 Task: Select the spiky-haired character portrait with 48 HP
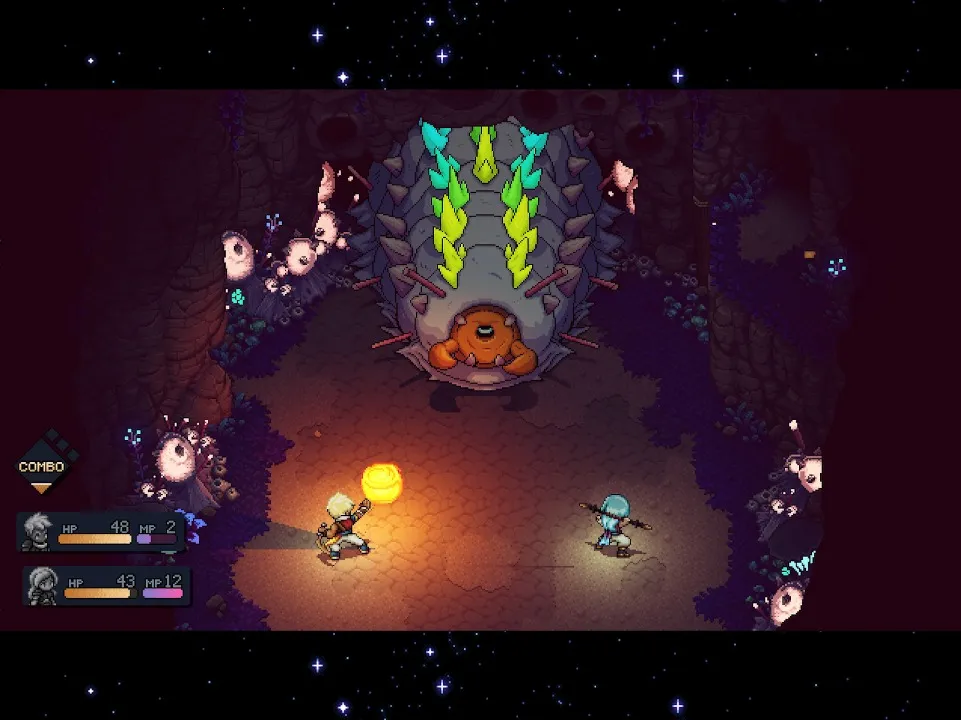coord(38,530)
